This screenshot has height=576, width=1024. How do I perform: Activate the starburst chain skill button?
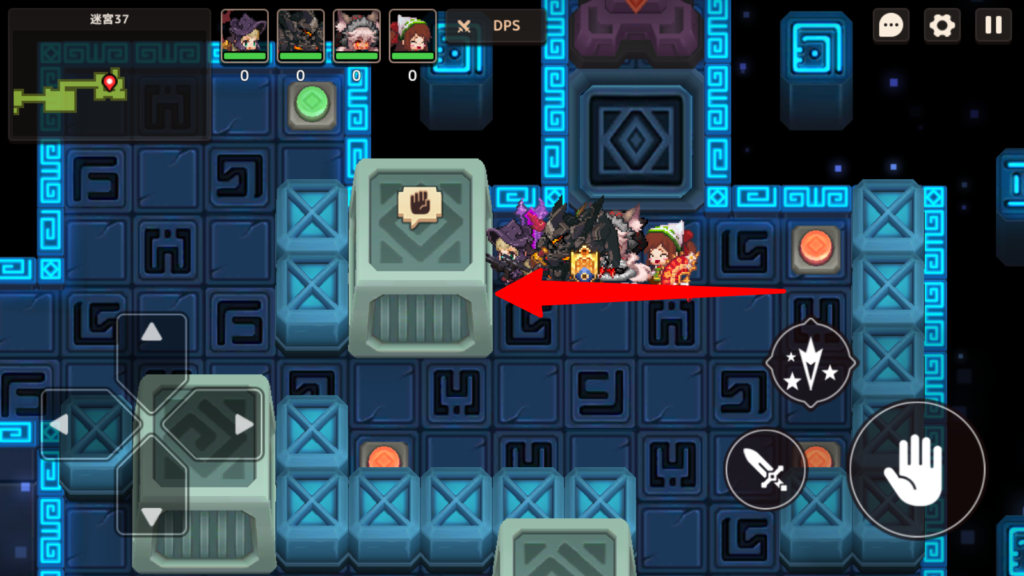[x=810, y=362]
